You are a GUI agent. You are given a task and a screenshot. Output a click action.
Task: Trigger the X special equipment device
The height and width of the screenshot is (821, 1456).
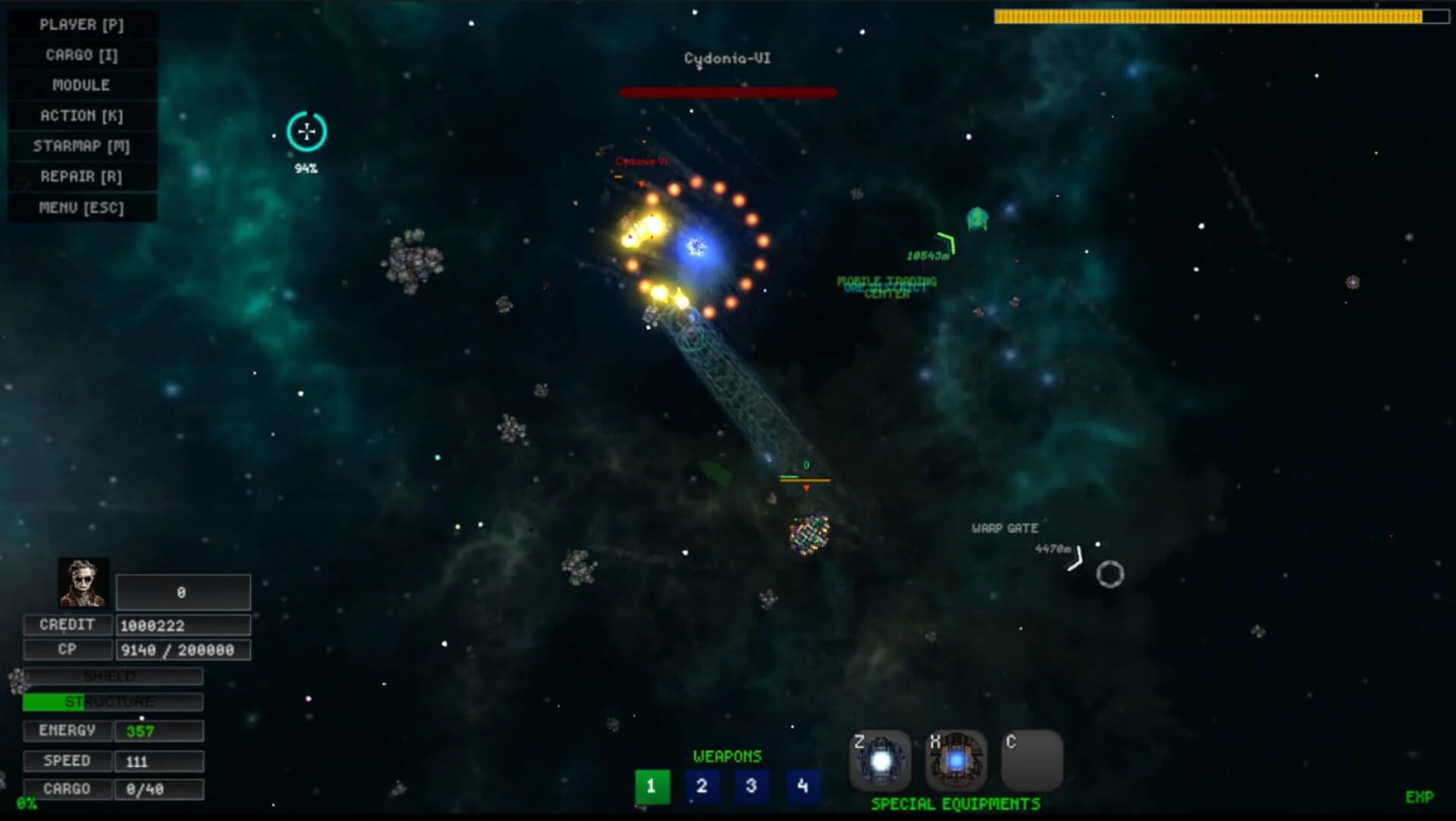[x=955, y=760]
